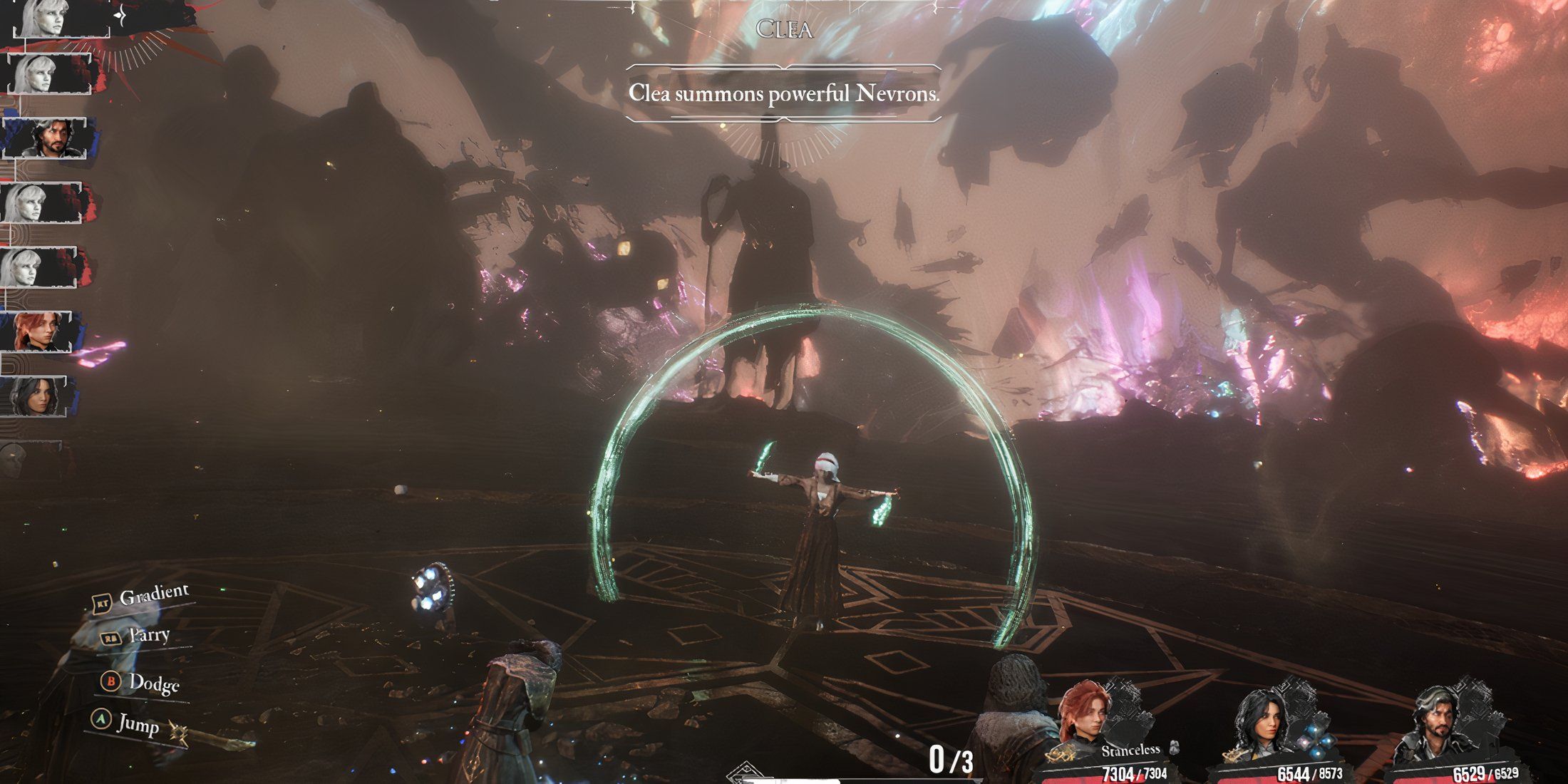The height and width of the screenshot is (784, 1568).
Task: Expand the chevron beside the first turn portrait
Action: tap(120, 16)
